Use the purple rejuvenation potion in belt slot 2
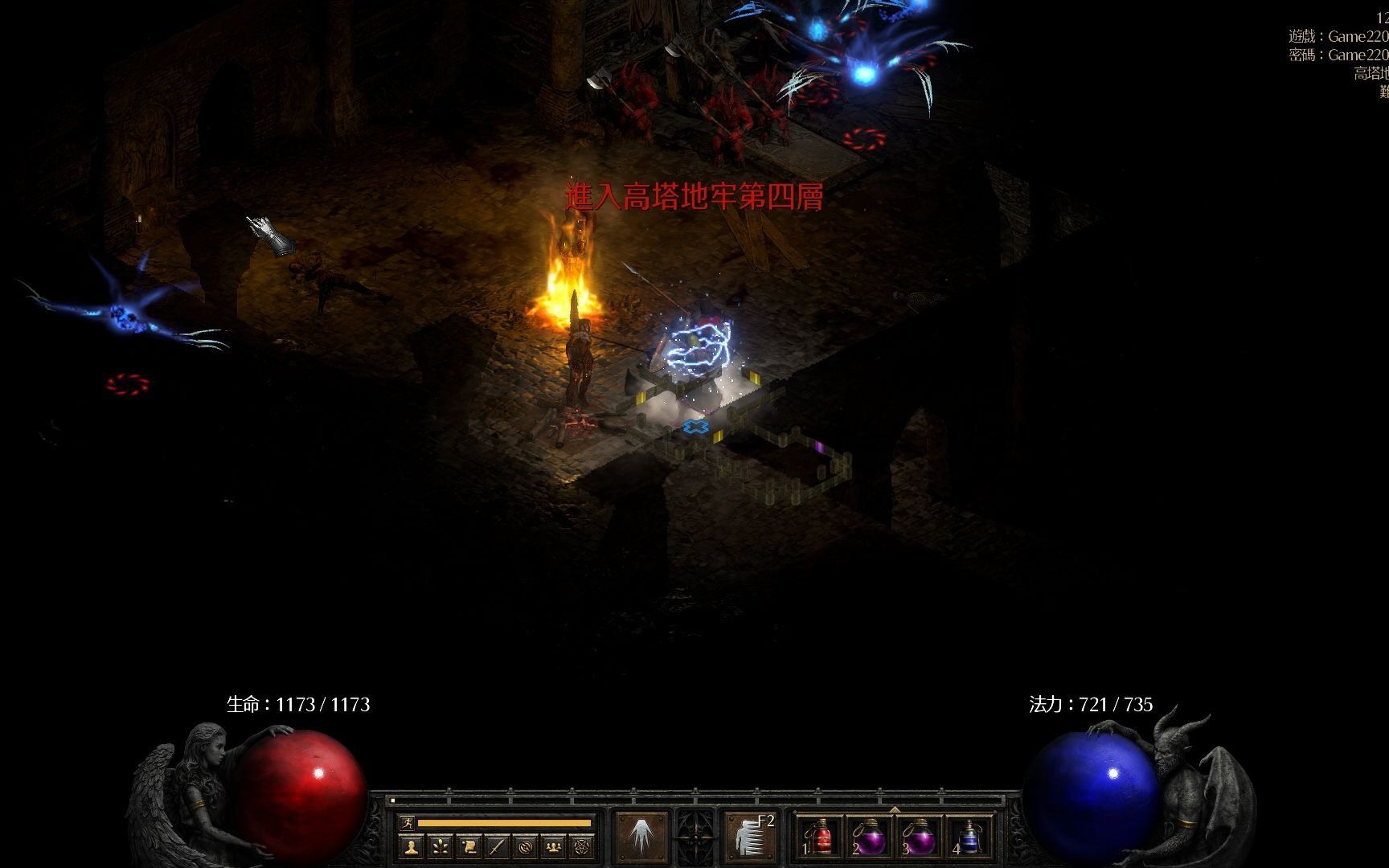Viewport: 1389px width, 868px height. click(869, 837)
